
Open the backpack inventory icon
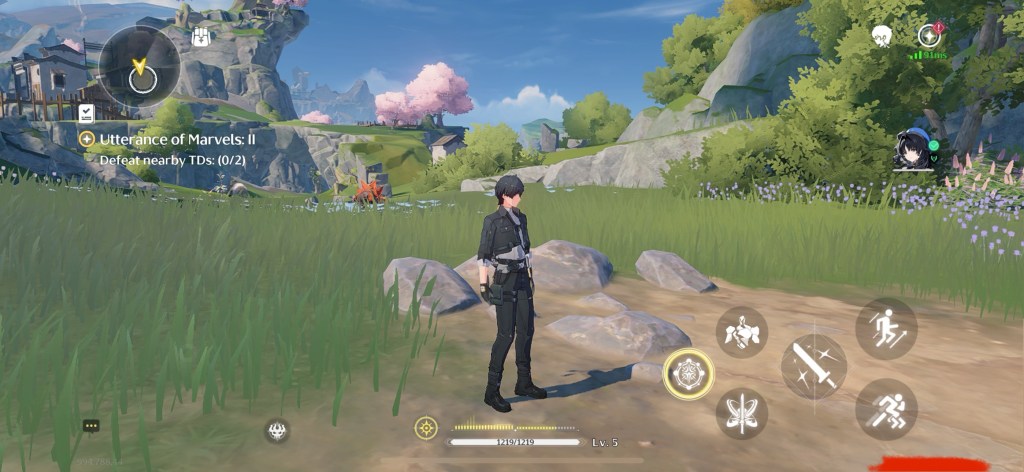200,36
